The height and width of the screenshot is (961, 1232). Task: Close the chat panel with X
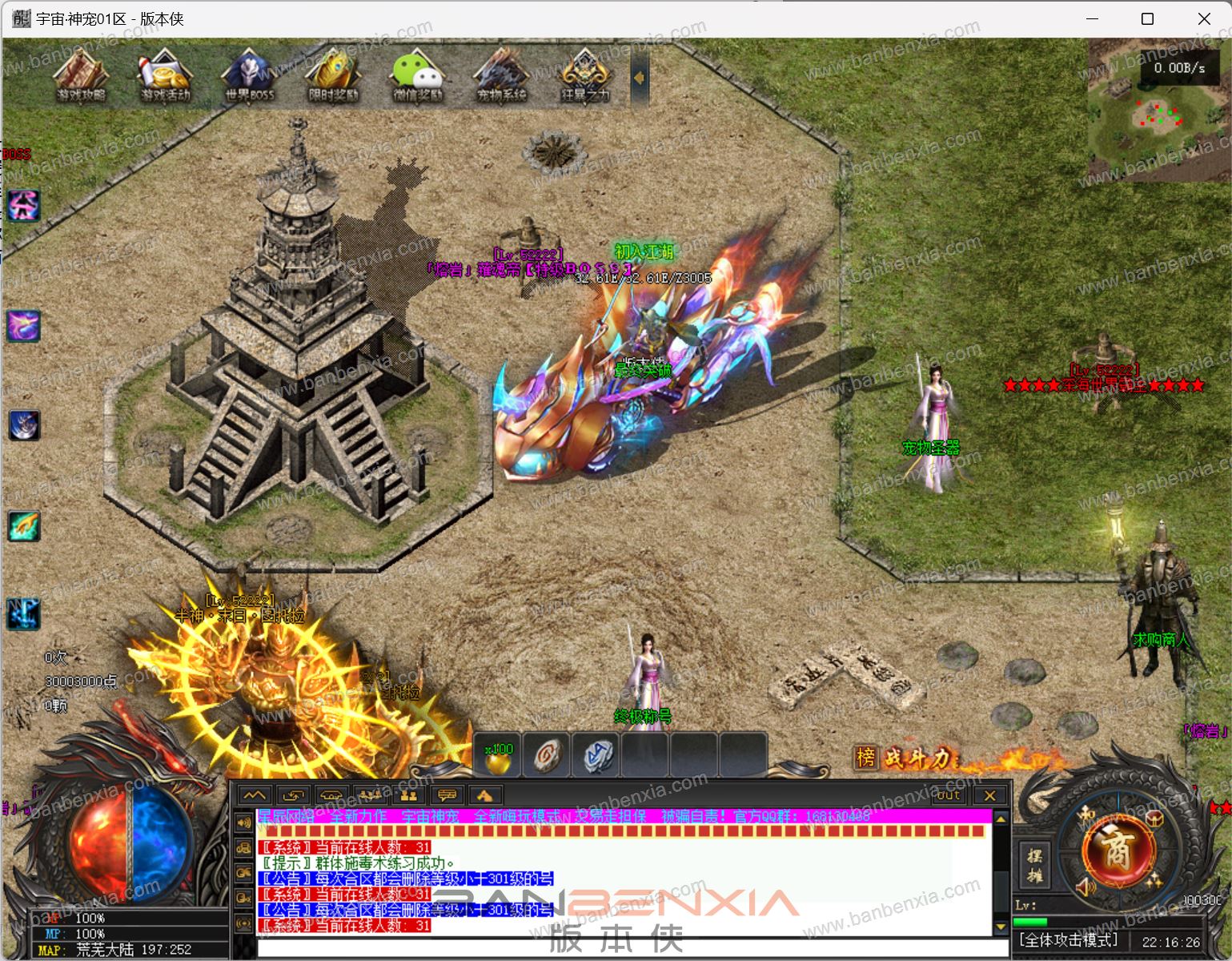pyautogui.click(x=989, y=795)
